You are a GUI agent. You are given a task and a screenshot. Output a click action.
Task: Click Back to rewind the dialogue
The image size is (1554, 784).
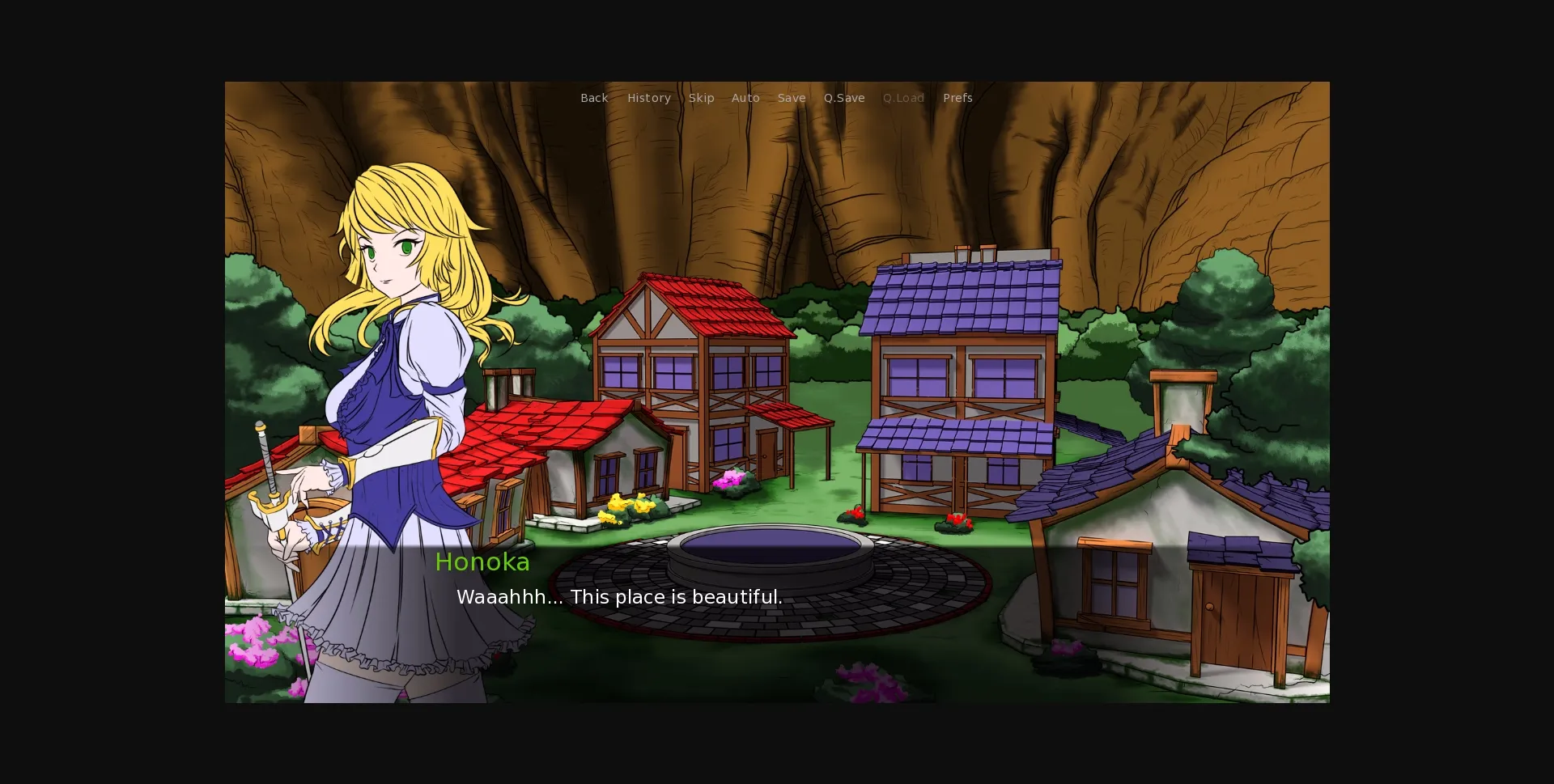594,98
